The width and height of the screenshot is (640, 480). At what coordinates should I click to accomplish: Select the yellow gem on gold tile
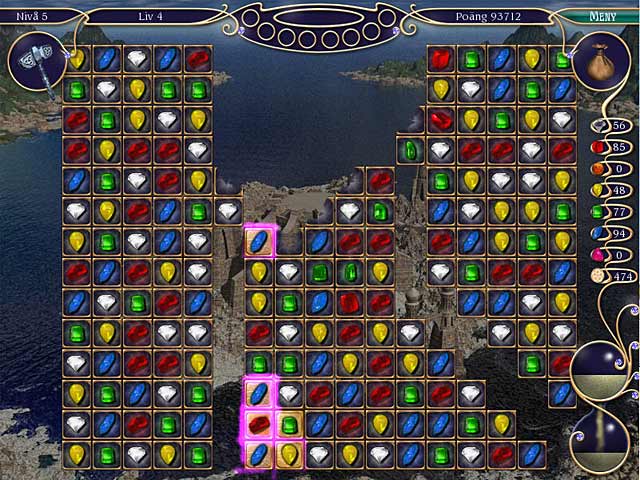point(289,455)
